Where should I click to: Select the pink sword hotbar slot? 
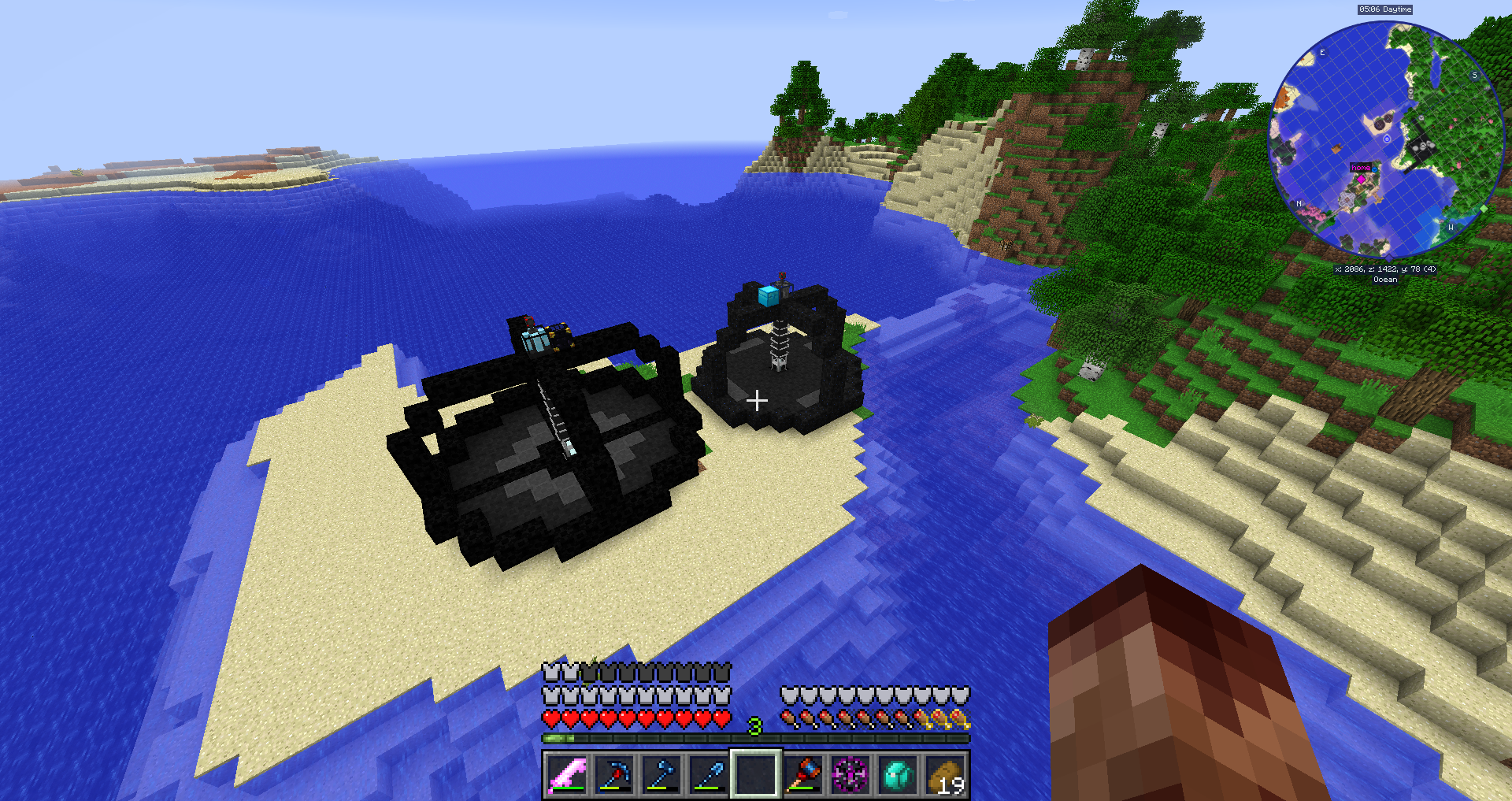click(567, 774)
